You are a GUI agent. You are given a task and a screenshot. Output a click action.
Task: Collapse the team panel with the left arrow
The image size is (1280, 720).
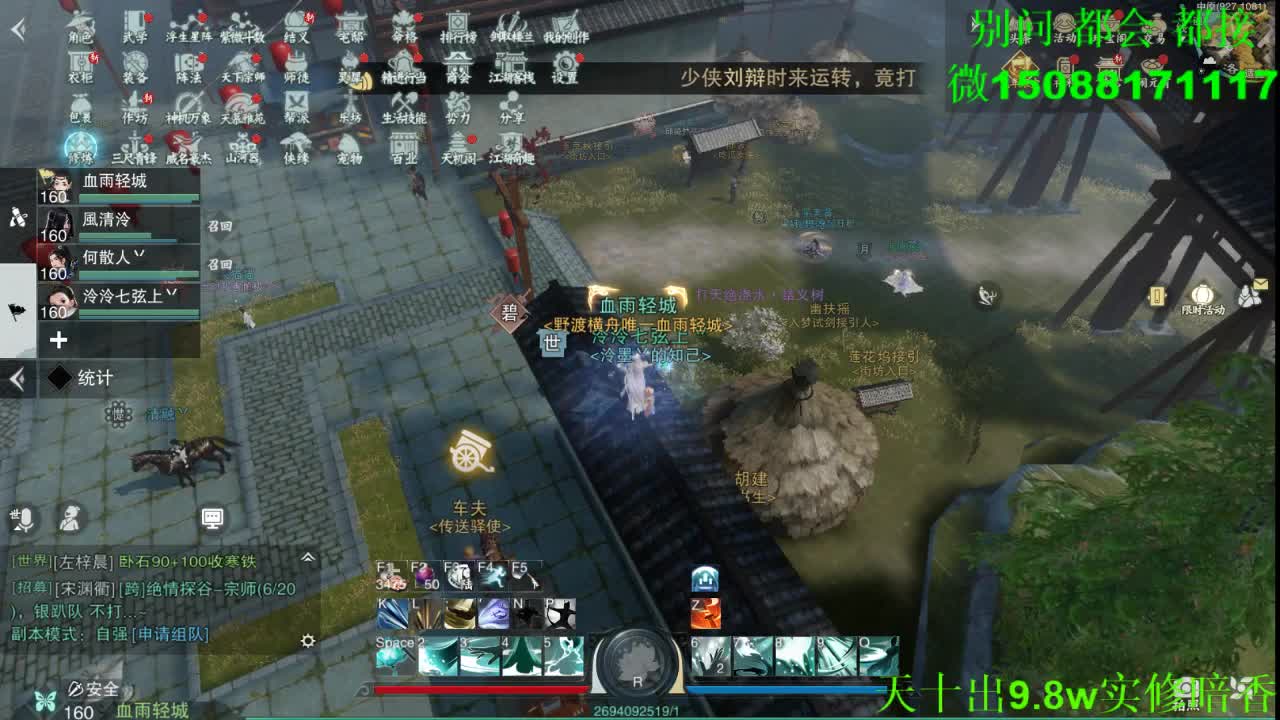[x=15, y=378]
